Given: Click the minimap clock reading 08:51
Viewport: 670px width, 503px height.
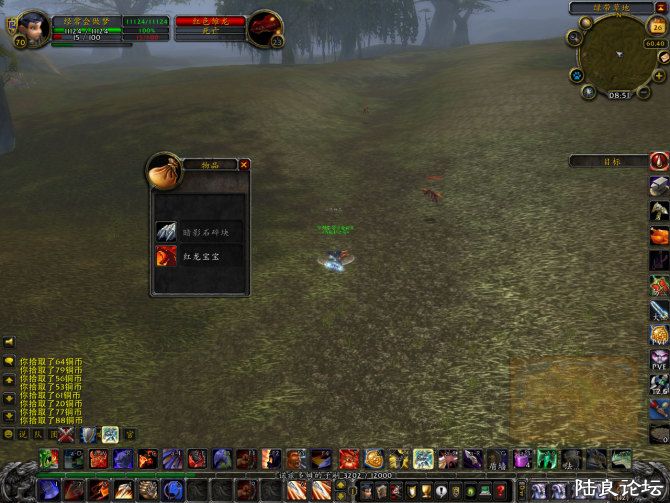Looking at the screenshot, I should click(620, 95).
